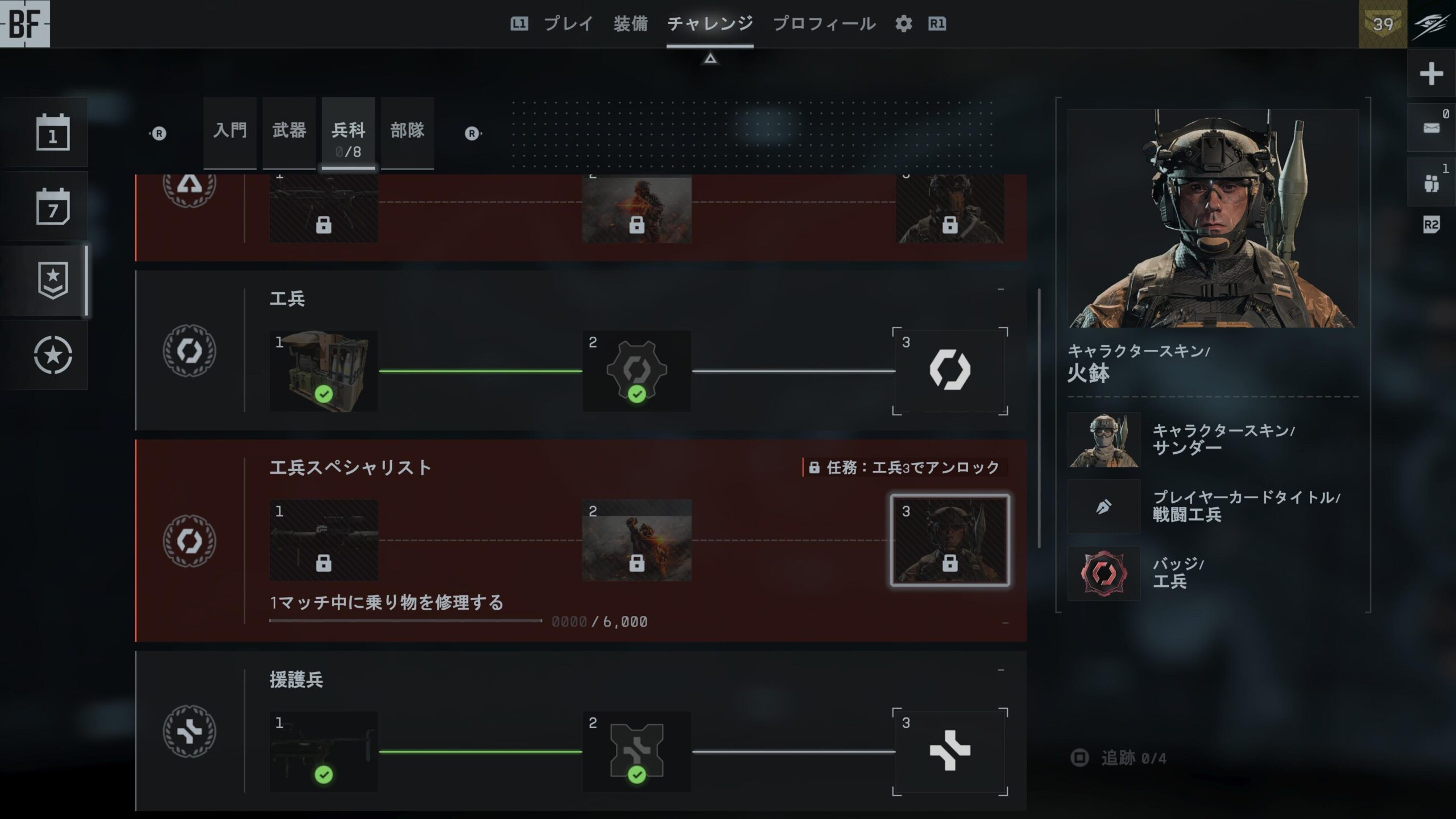The height and width of the screenshot is (819, 1456).
Task: Choose the 戦闘工兵 player card title reward
Action: (x=1211, y=506)
